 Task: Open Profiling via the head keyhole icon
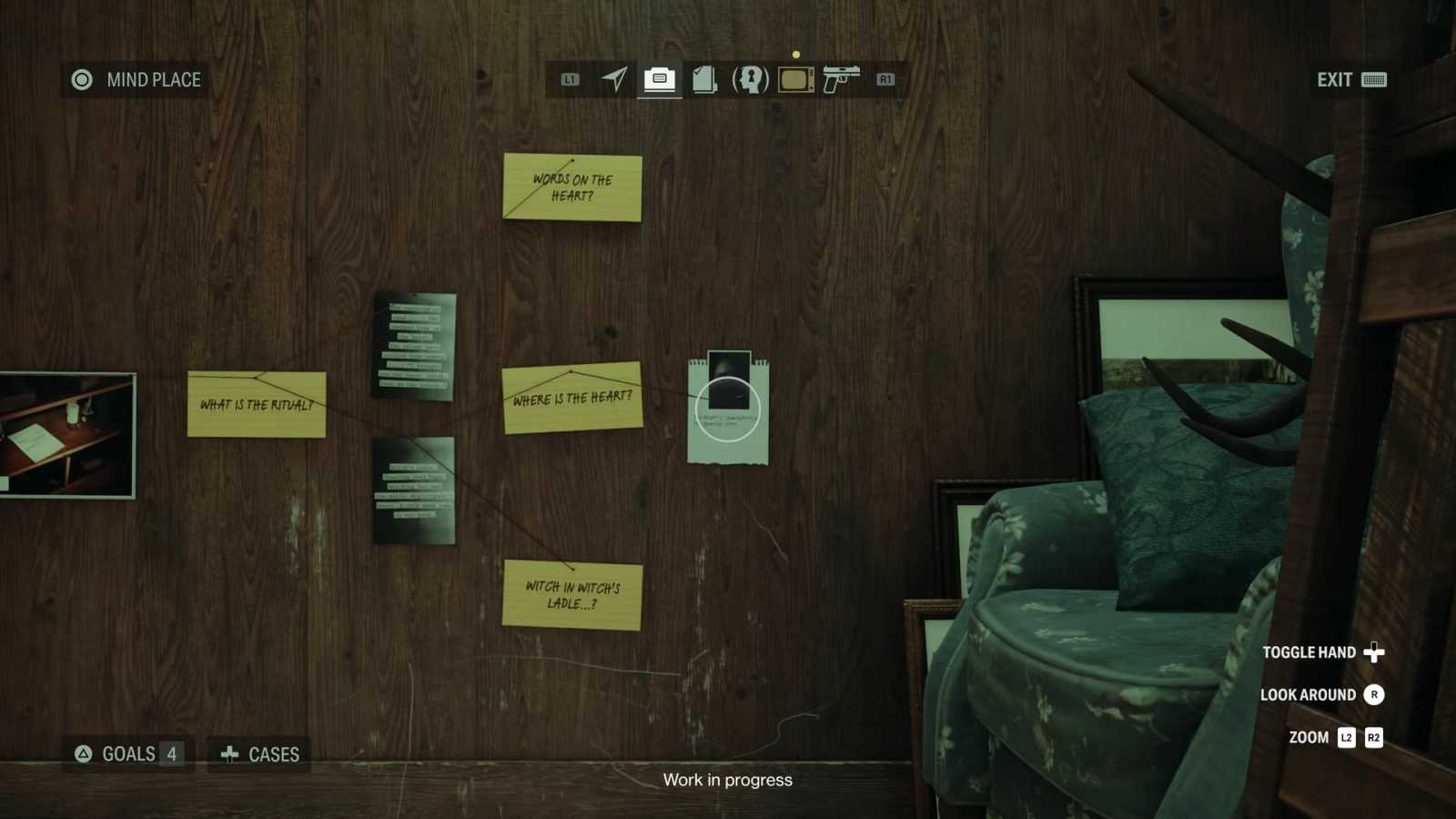pyautogui.click(x=750, y=79)
